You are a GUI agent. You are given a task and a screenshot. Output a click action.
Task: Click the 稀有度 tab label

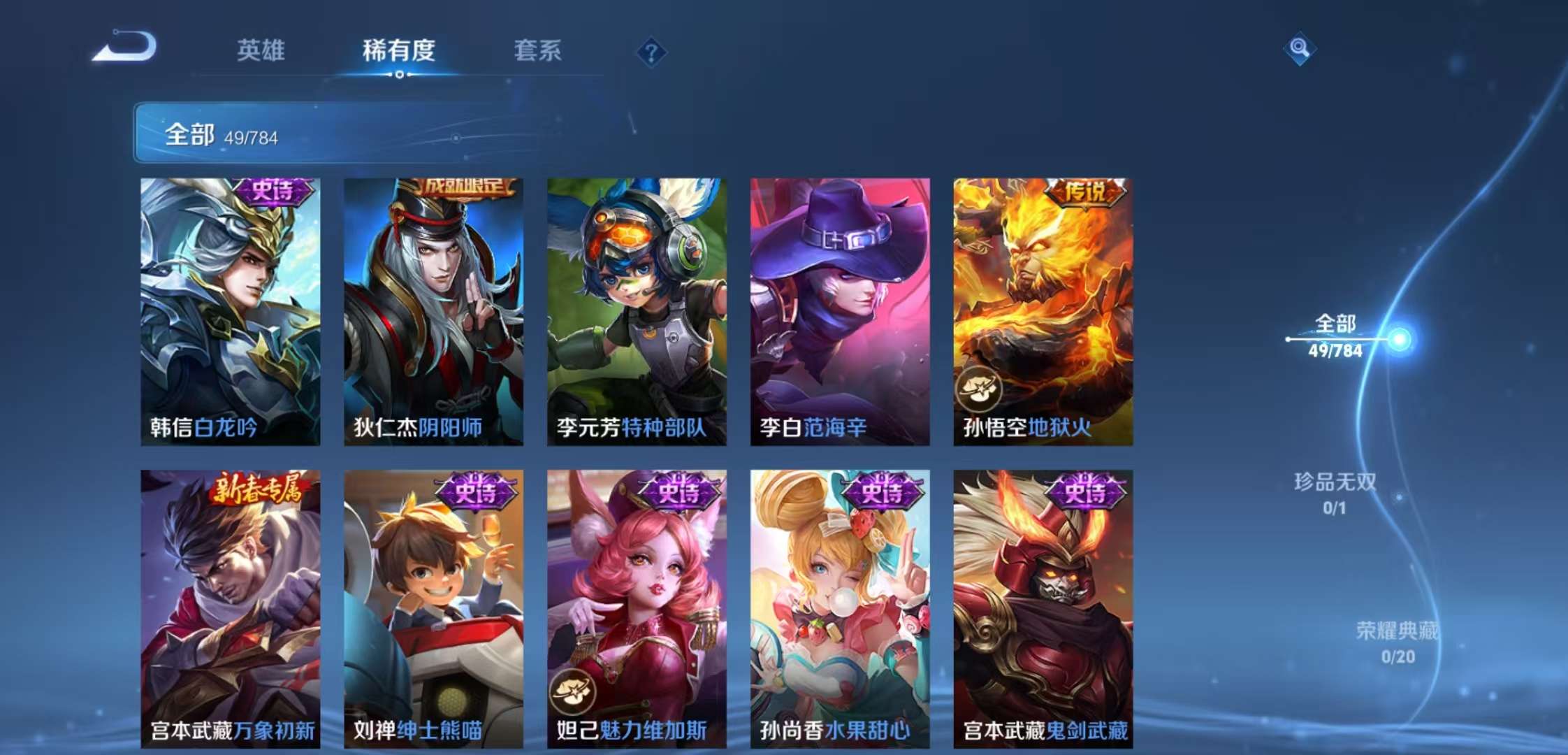398,51
